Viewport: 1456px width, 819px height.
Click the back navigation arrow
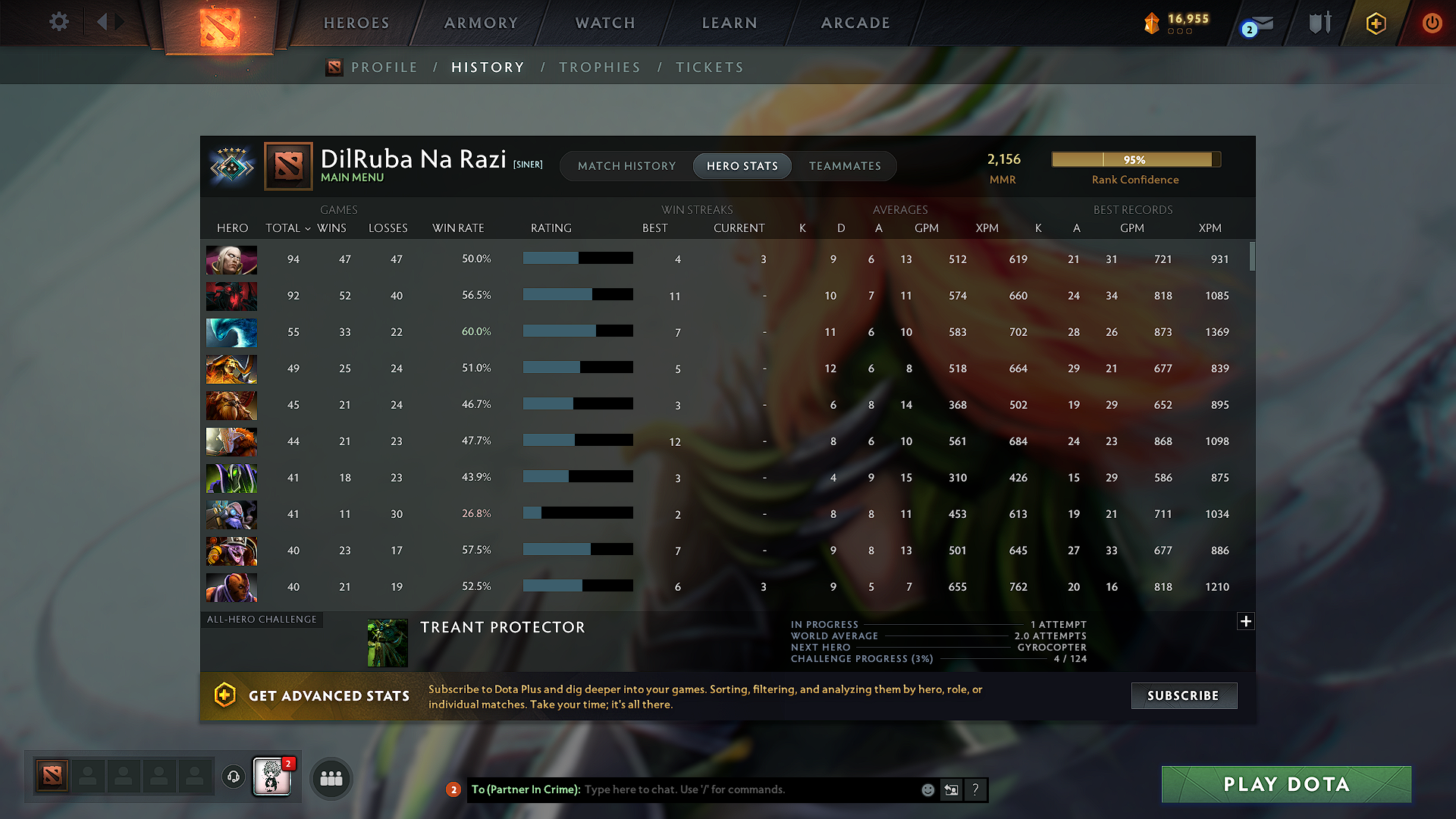click(102, 22)
